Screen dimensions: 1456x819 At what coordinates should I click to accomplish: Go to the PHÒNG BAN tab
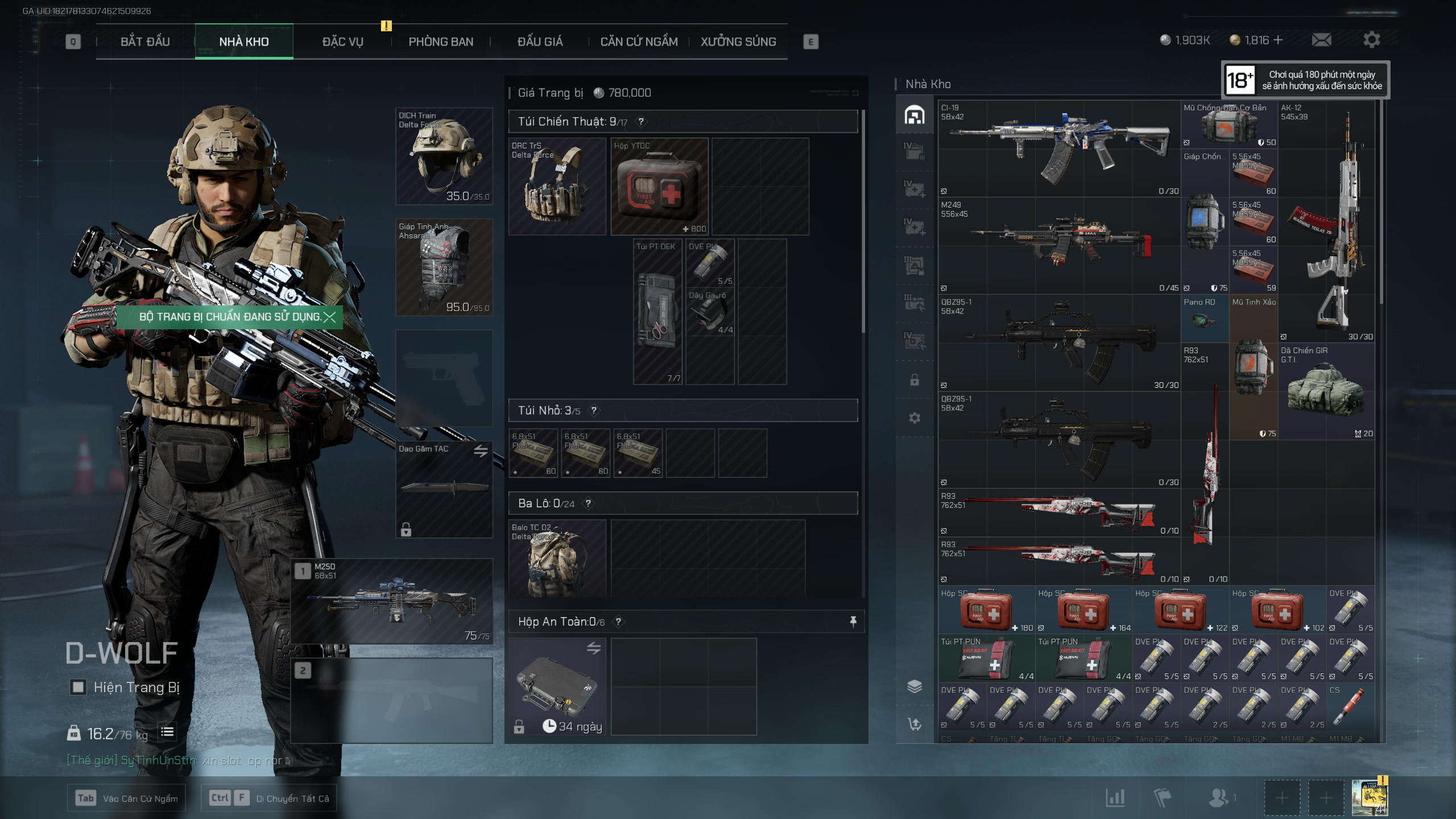441,42
